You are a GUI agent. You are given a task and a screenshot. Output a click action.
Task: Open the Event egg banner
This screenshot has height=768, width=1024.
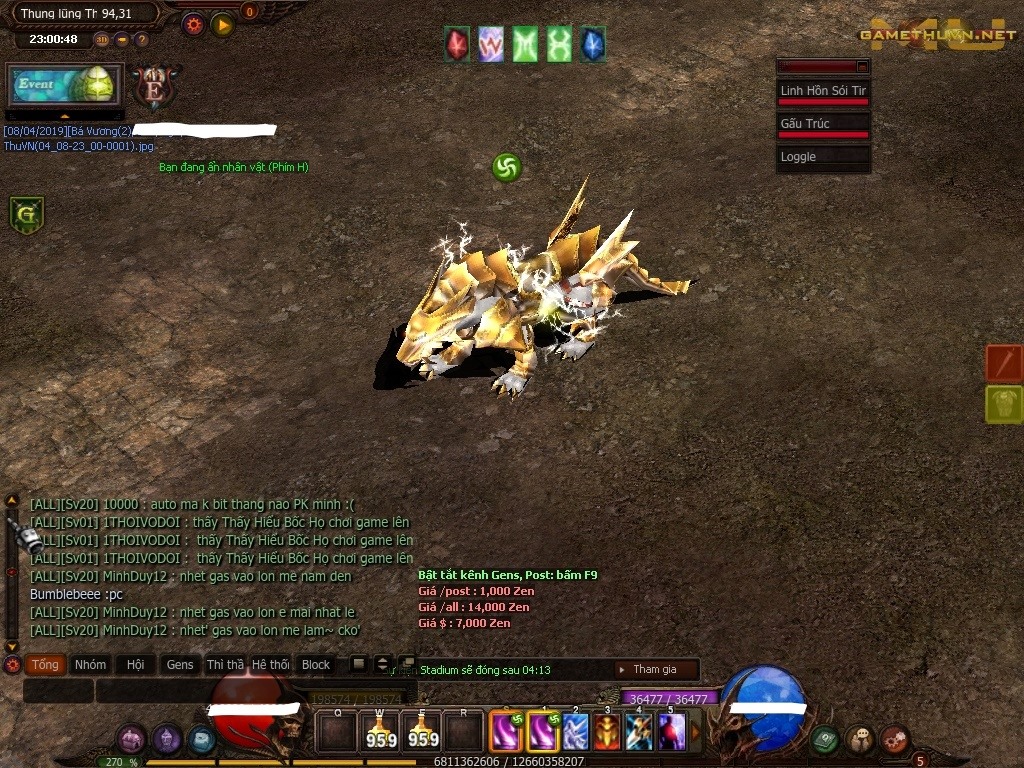click(x=65, y=85)
